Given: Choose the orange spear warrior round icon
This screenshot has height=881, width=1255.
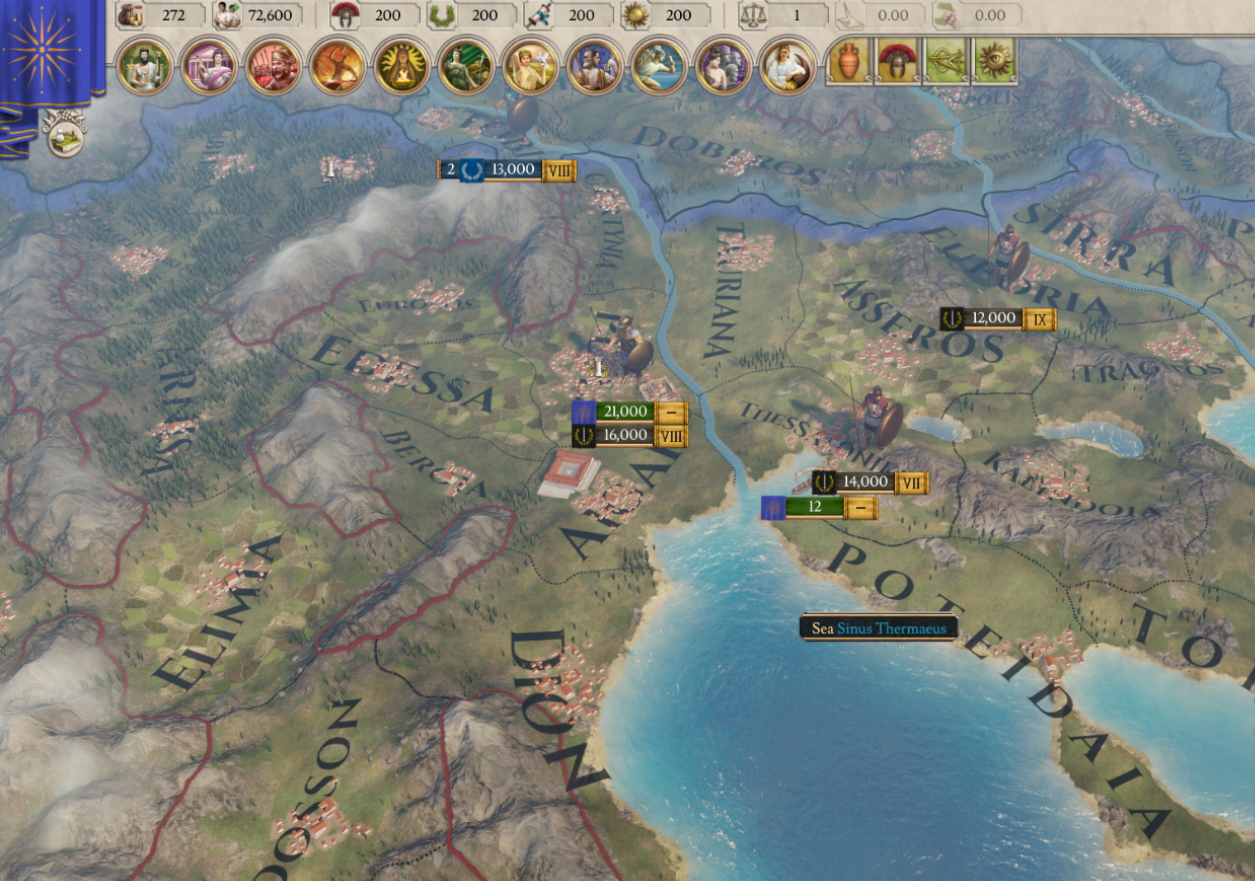Looking at the screenshot, I should click(x=338, y=66).
